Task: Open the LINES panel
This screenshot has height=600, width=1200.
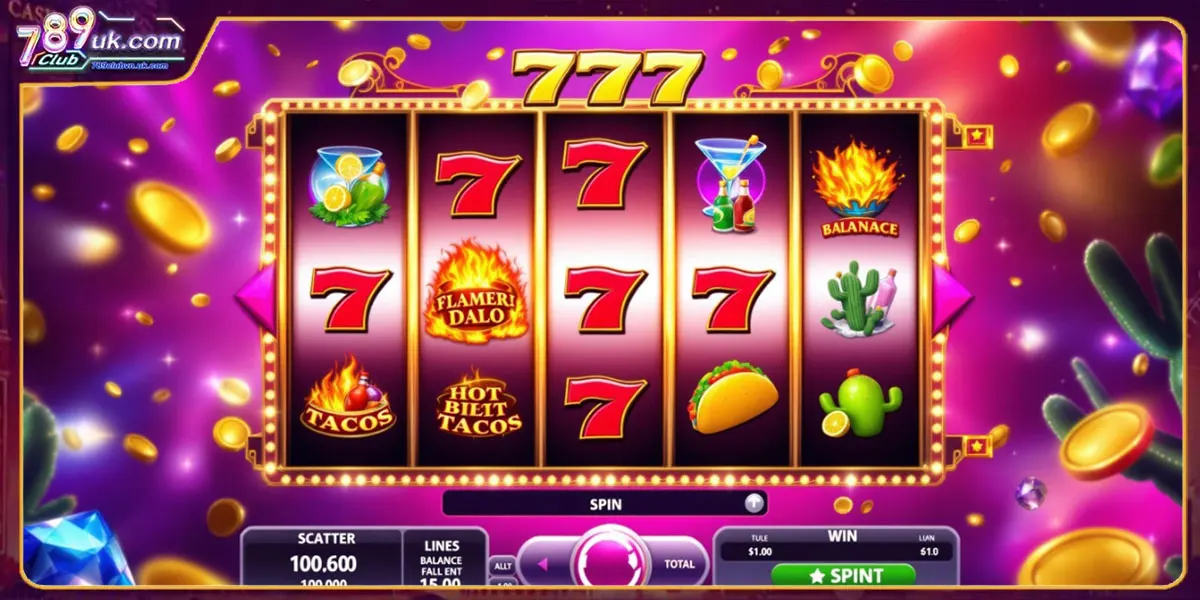Action: pyautogui.click(x=441, y=558)
